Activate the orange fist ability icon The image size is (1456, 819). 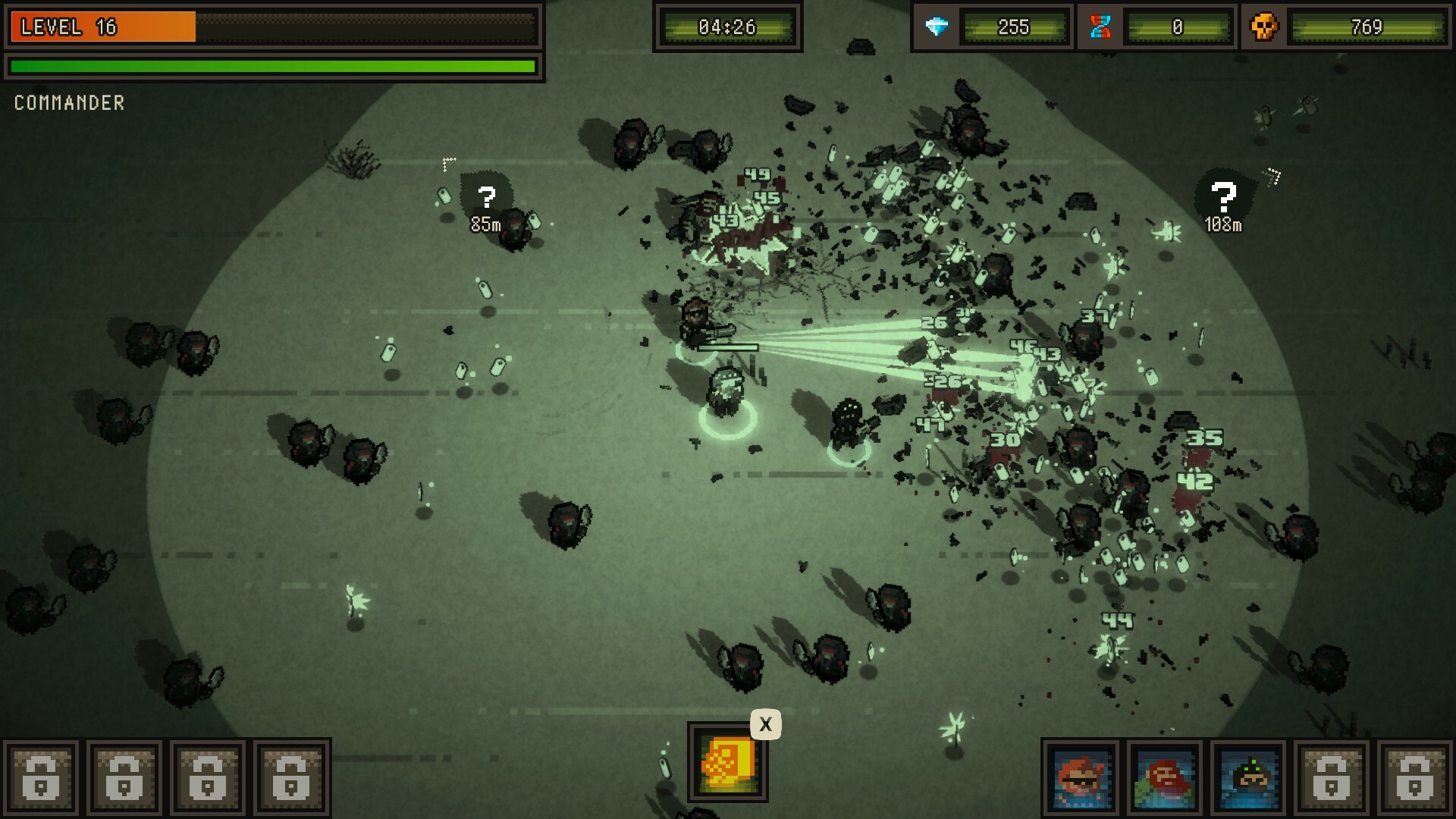point(727,761)
